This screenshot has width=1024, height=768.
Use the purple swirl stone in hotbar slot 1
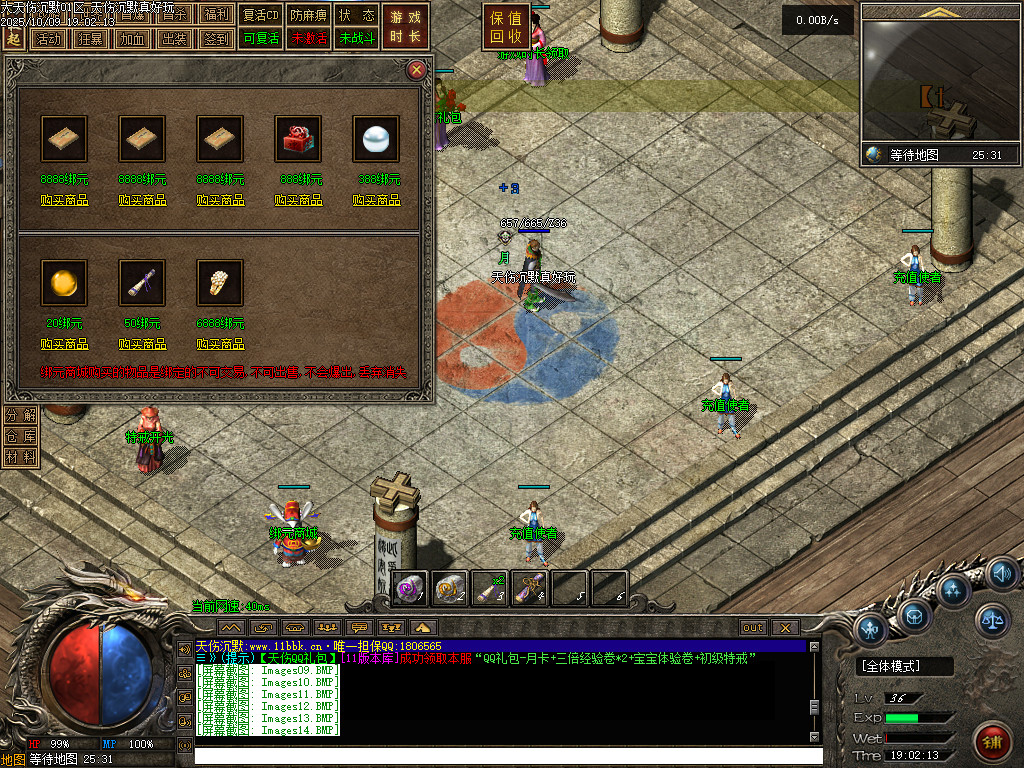[411, 588]
